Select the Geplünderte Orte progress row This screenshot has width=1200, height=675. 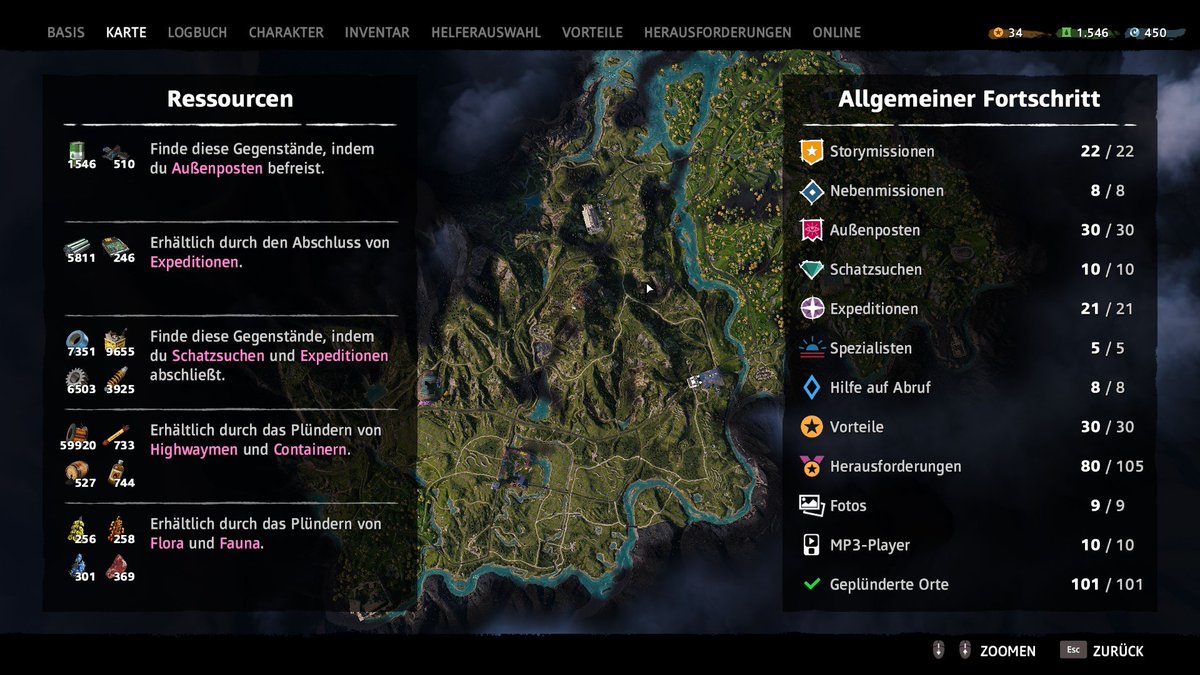tap(968, 584)
